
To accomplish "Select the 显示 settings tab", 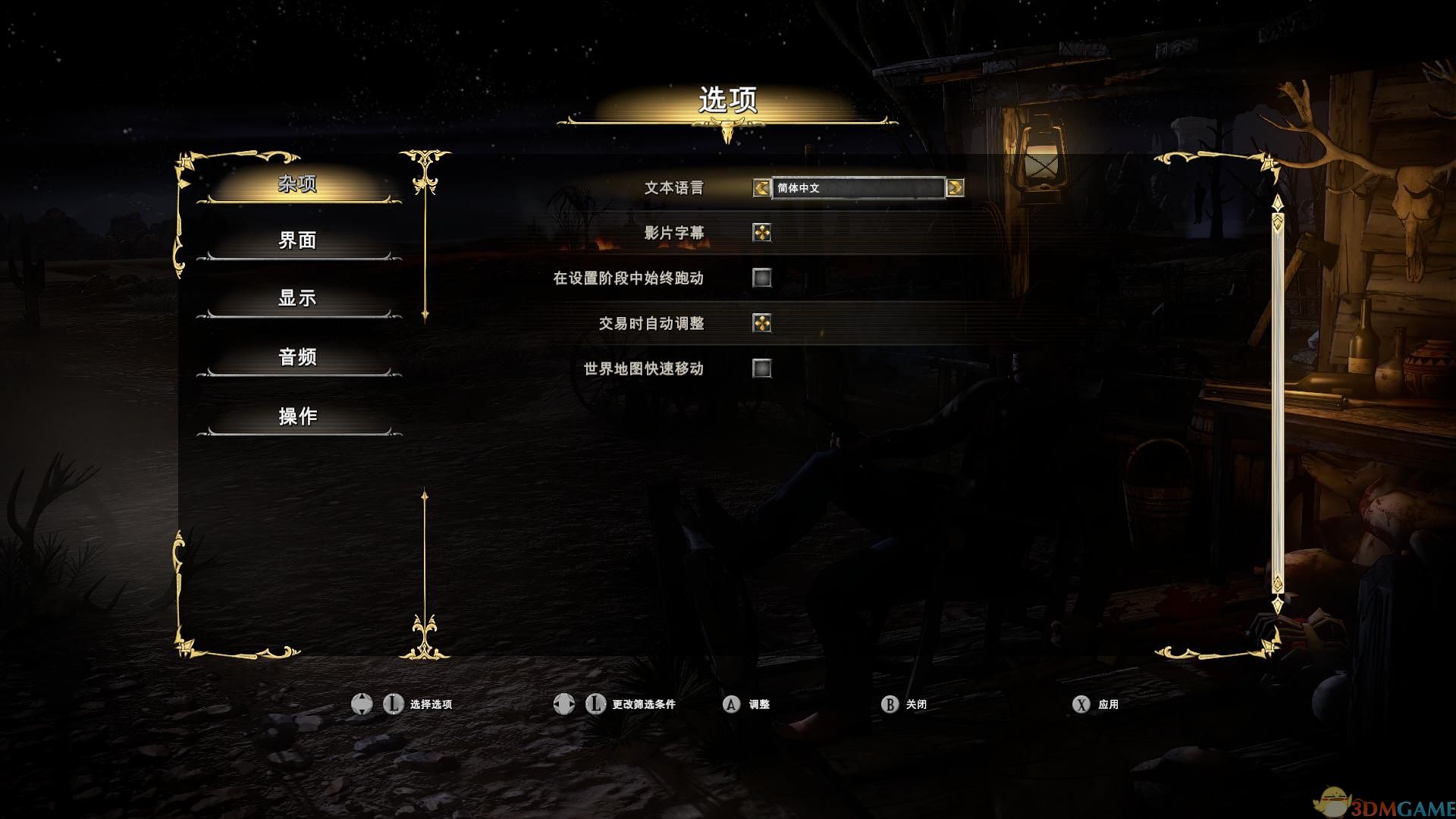I will click(x=297, y=298).
